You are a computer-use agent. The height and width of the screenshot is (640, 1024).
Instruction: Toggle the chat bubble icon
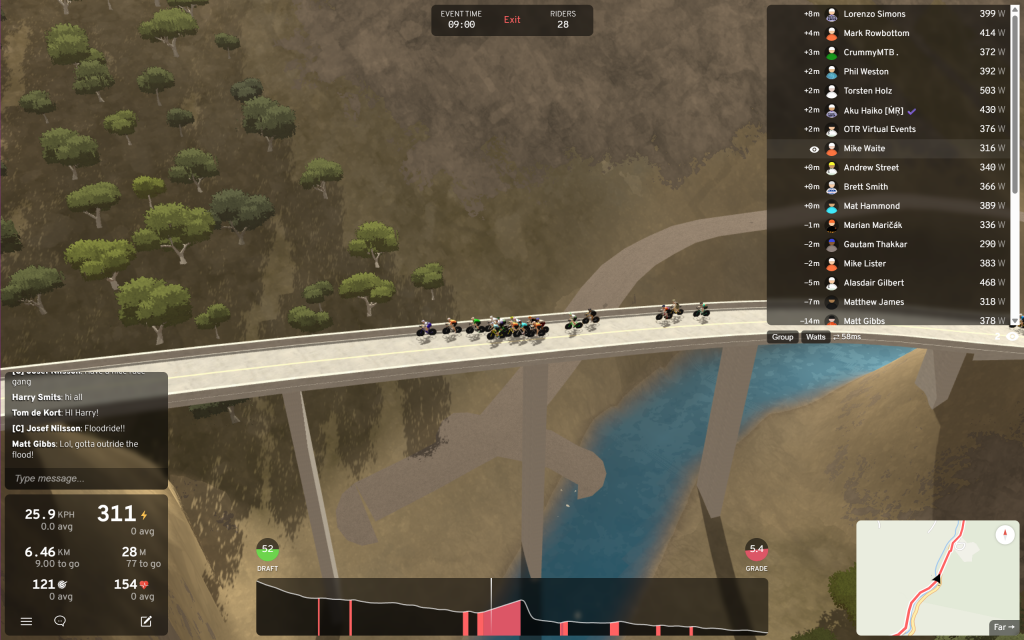tap(60, 621)
